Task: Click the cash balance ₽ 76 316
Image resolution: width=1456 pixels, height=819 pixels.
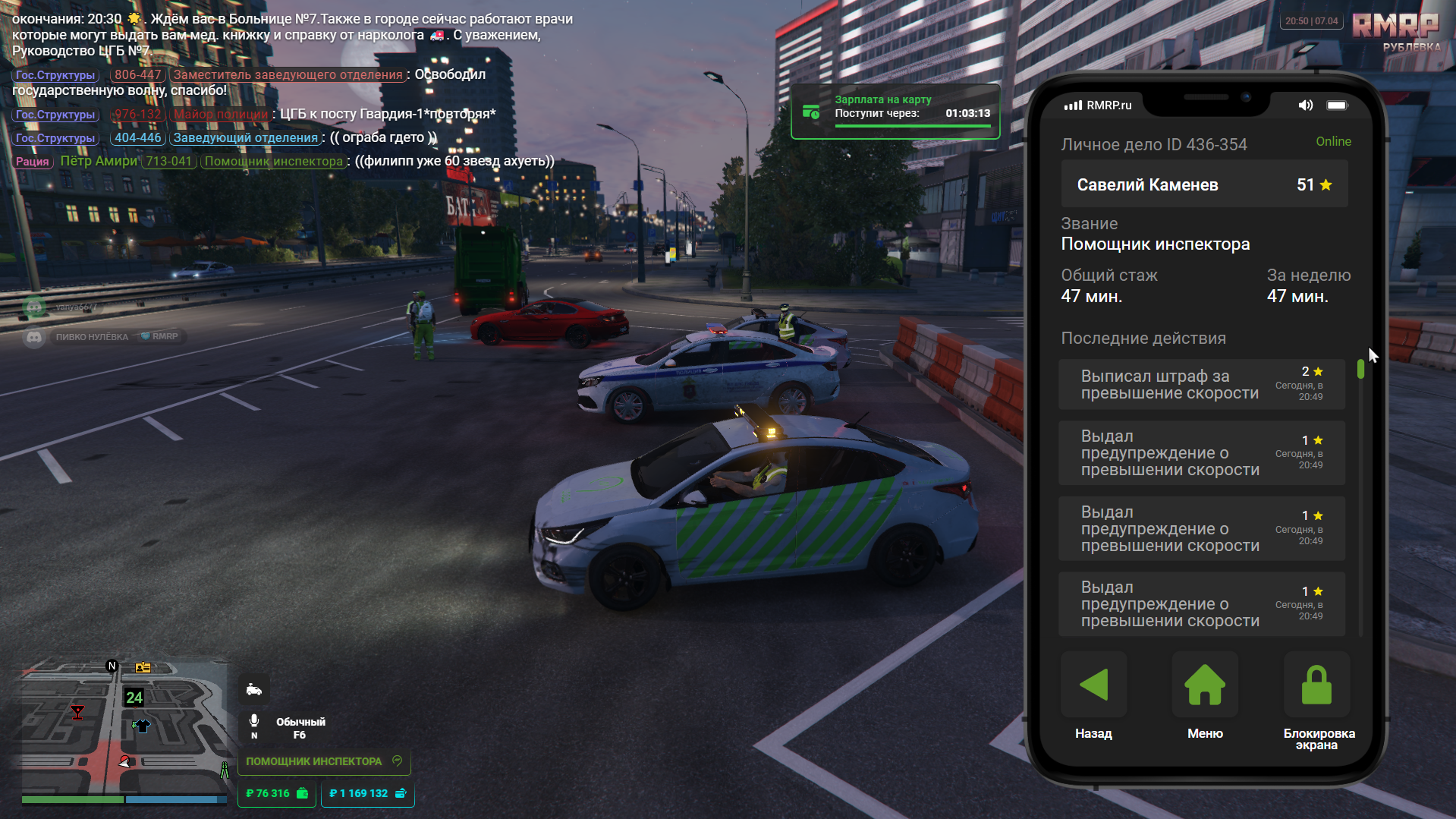Action: pos(277,793)
